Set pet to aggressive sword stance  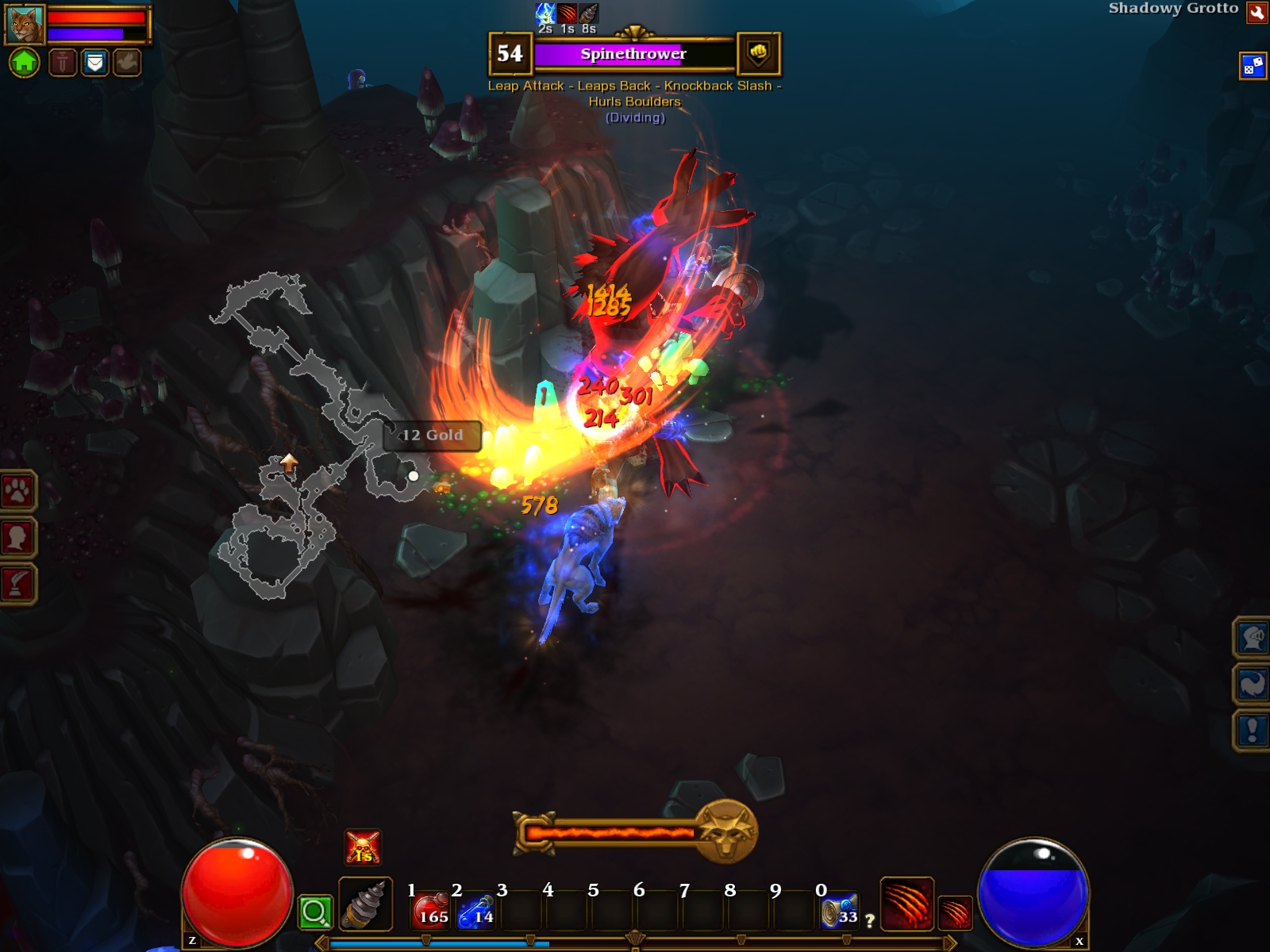pyautogui.click(x=63, y=62)
